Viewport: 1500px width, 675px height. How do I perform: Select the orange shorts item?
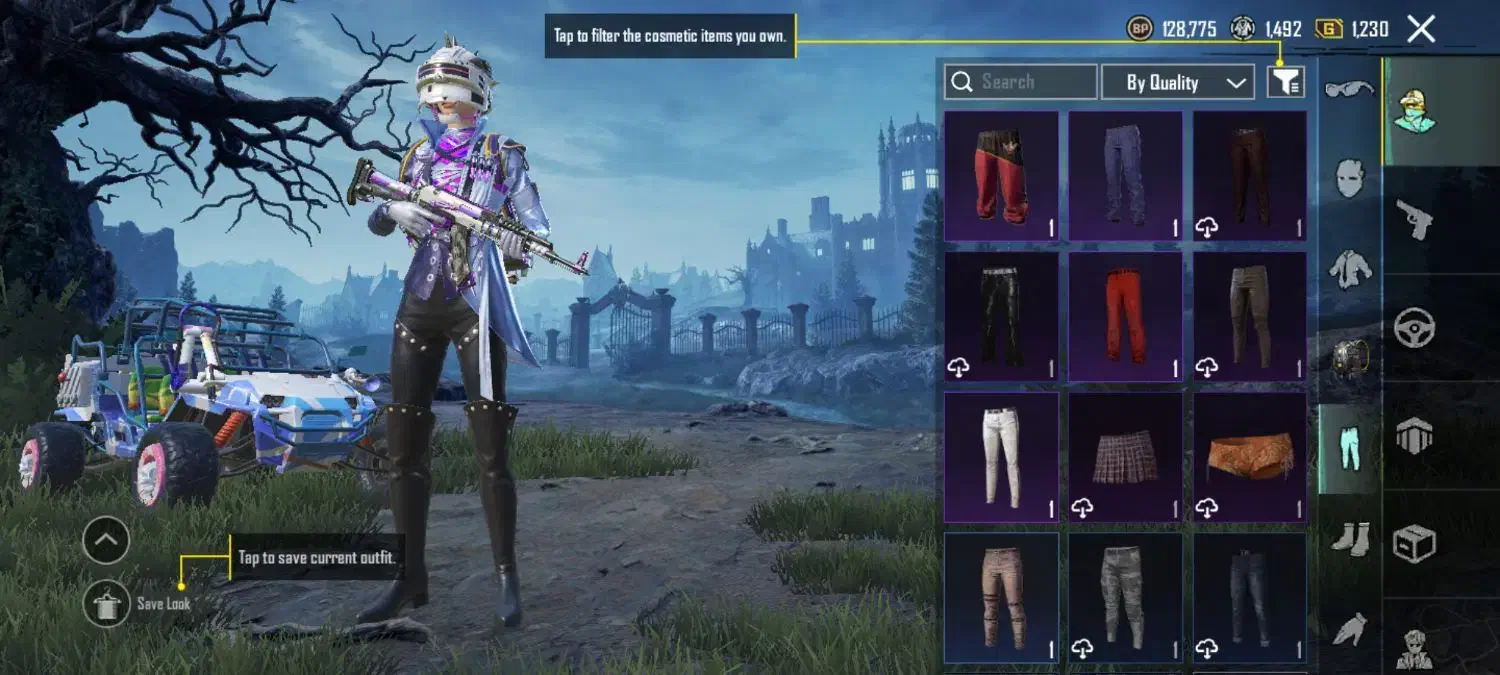1249,457
